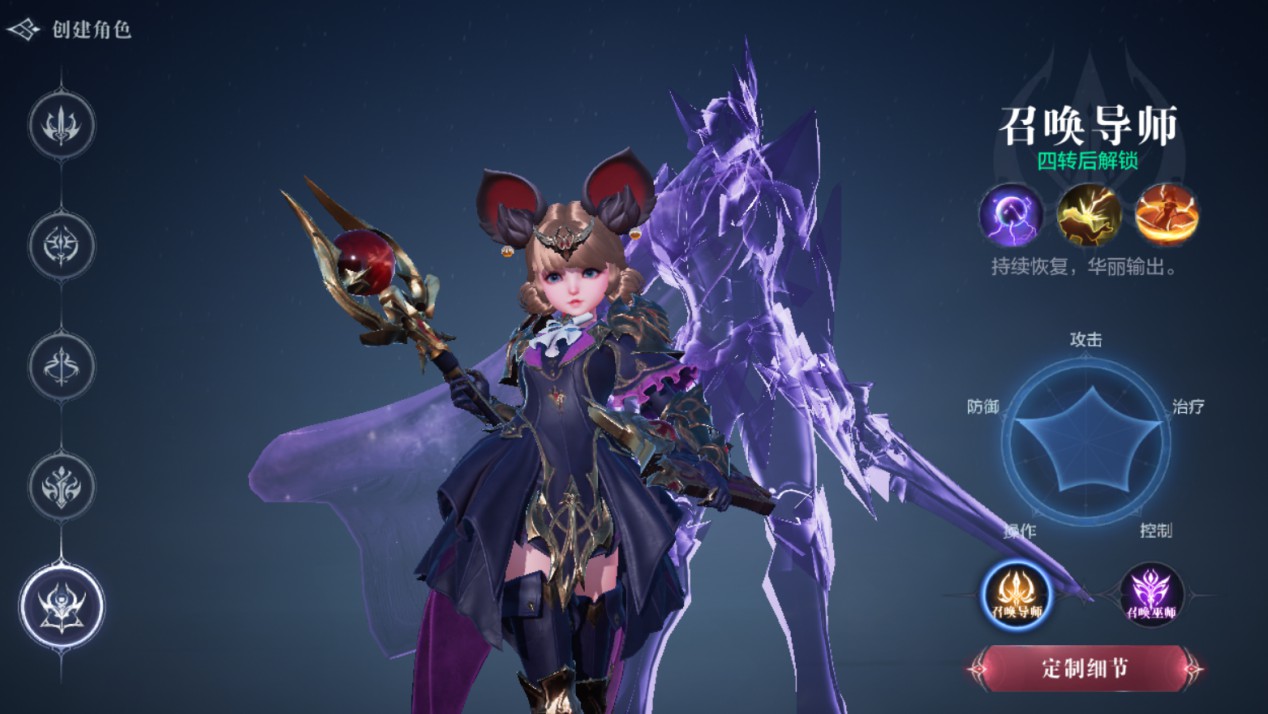View the orange fire ring skill

(x=1167, y=215)
